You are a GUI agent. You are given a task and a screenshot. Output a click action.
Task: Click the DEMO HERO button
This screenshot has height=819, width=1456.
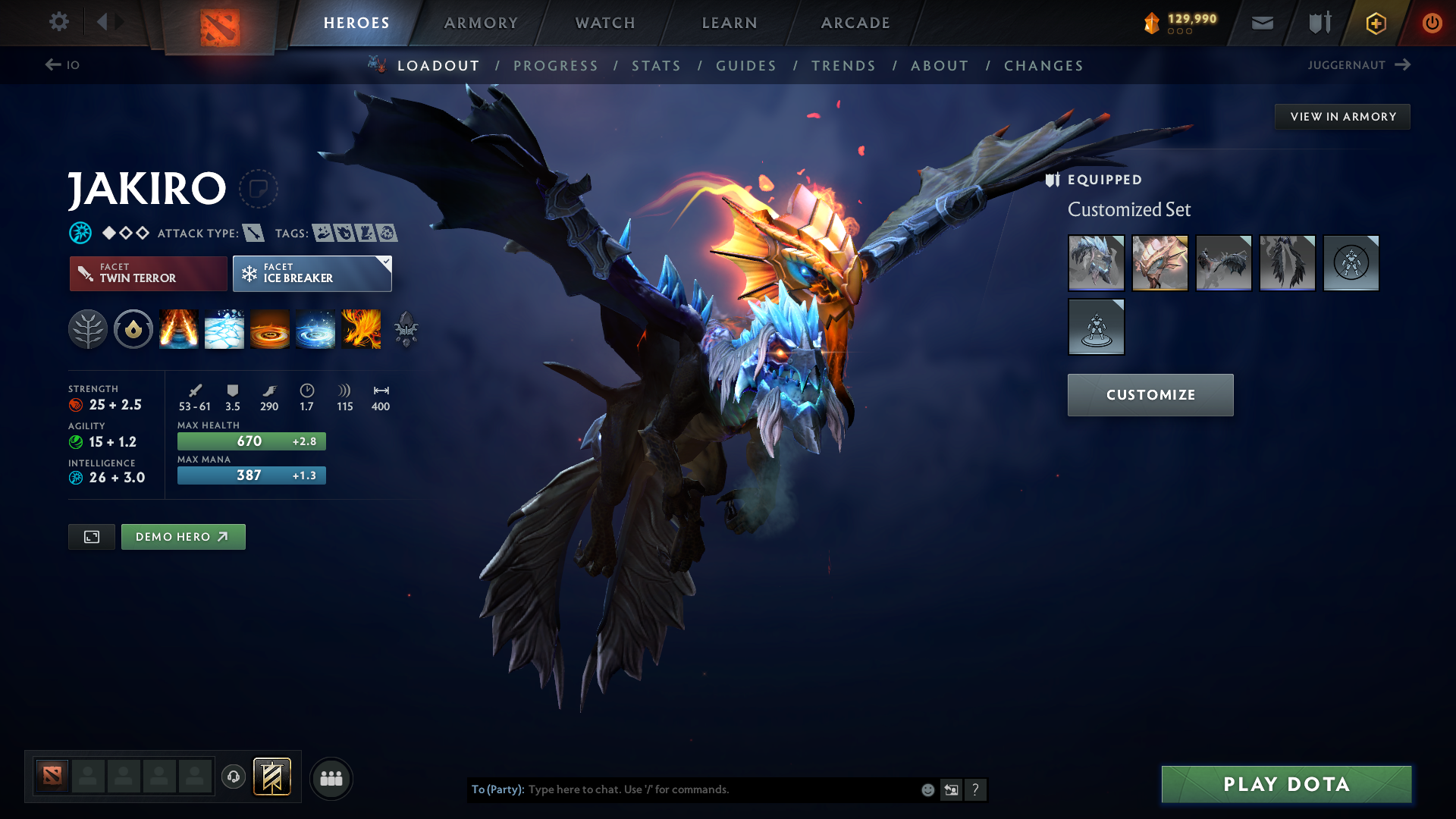coord(183,536)
